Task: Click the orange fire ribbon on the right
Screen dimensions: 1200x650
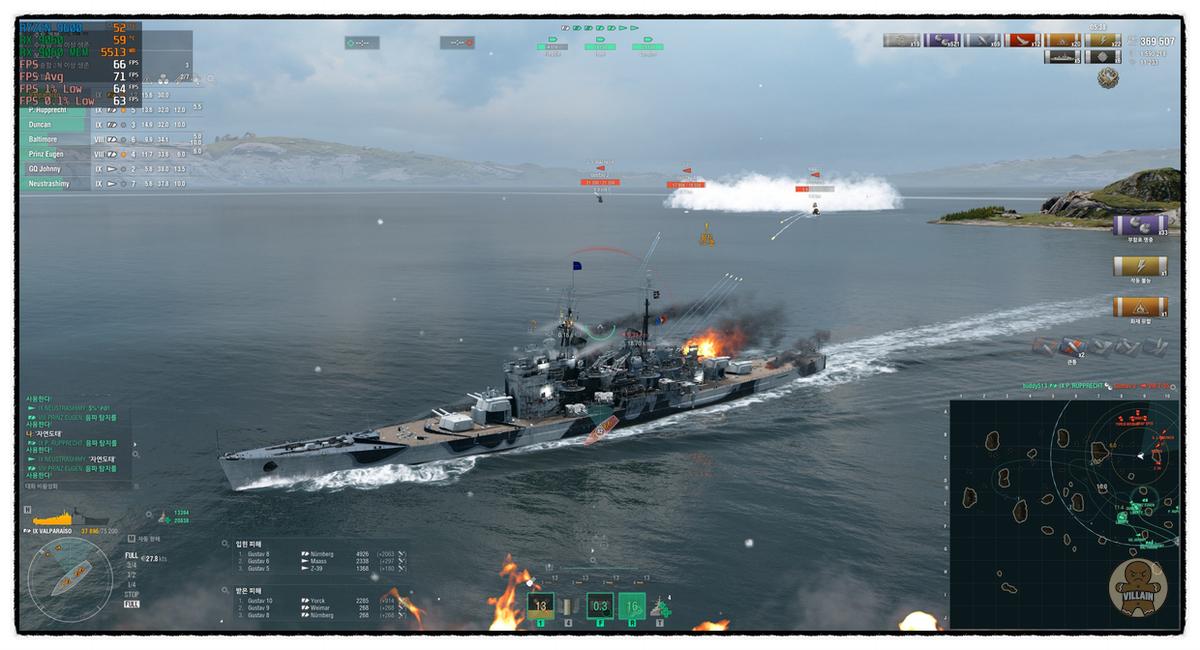Action: [x=1139, y=306]
